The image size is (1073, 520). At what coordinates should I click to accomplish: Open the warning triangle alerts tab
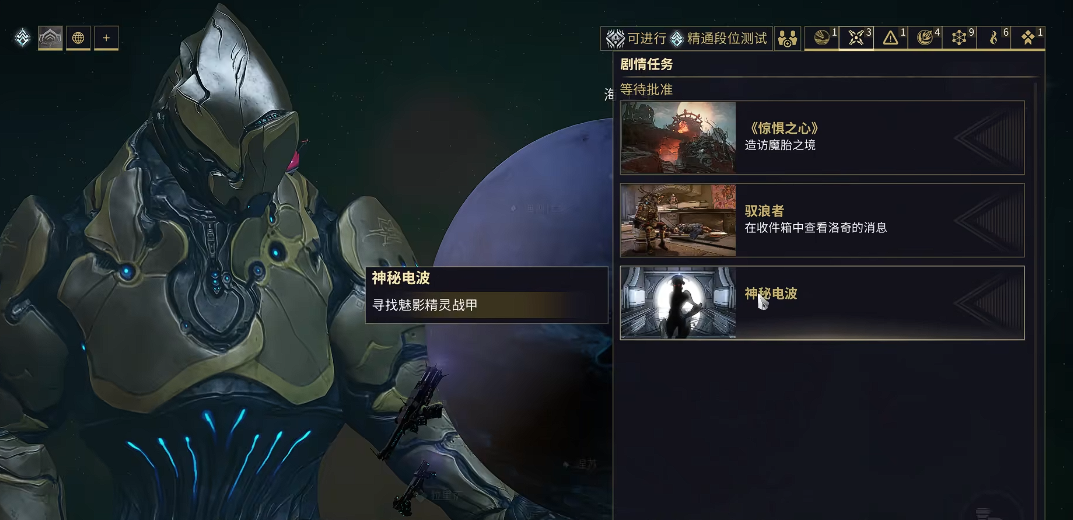890,39
